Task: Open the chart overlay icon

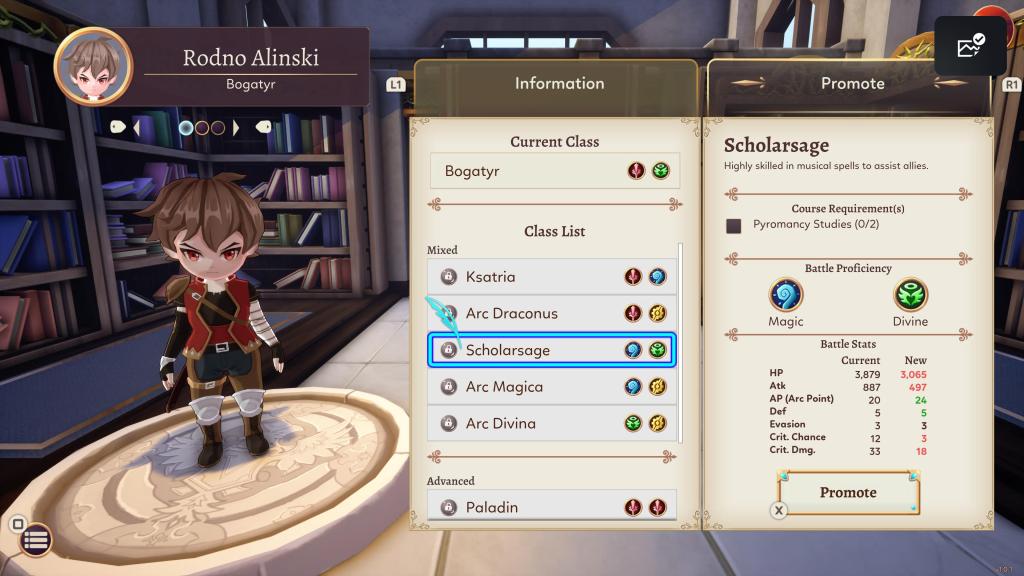Action: click(x=969, y=46)
